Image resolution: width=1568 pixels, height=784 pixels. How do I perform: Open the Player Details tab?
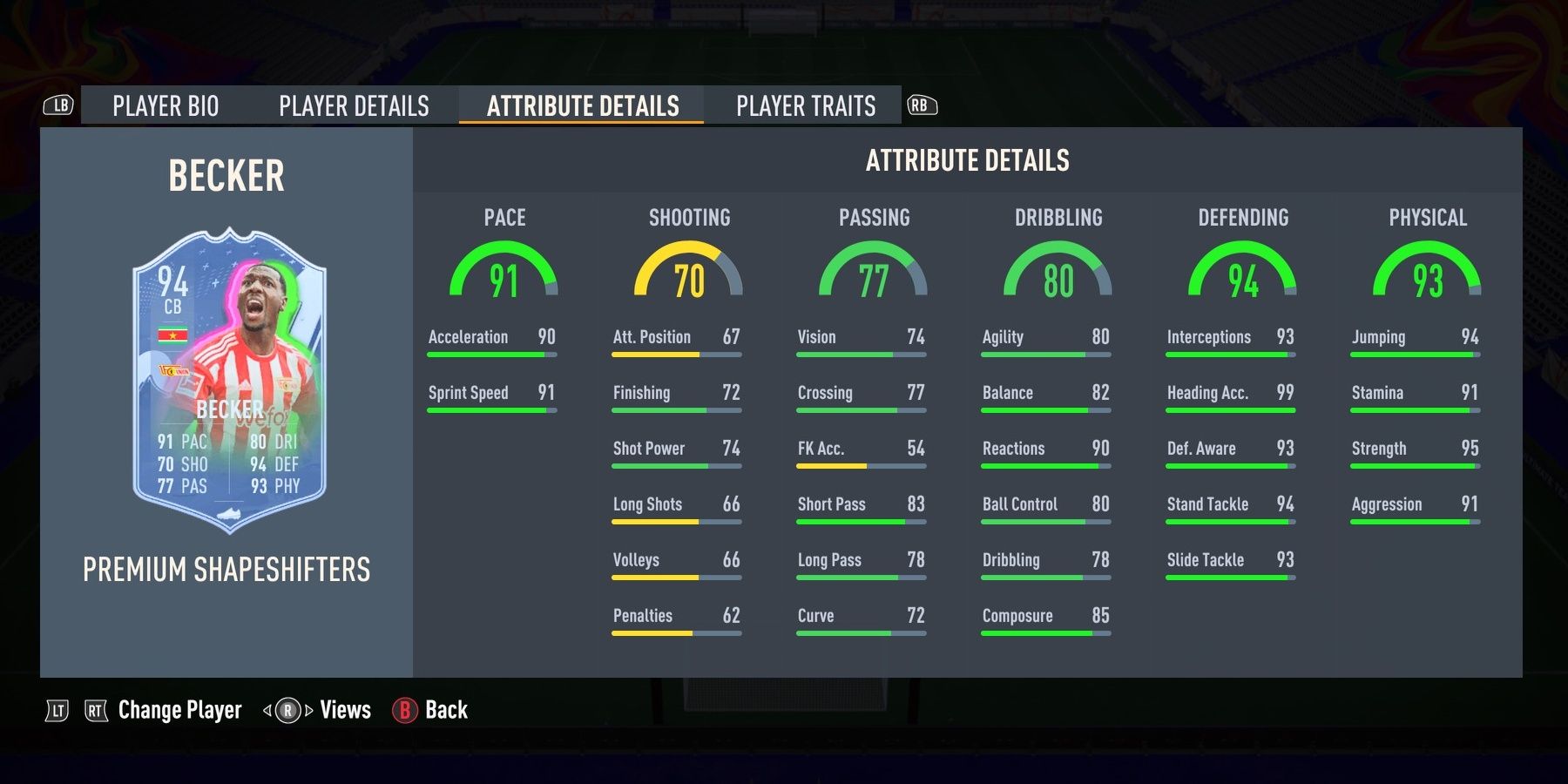click(x=352, y=105)
